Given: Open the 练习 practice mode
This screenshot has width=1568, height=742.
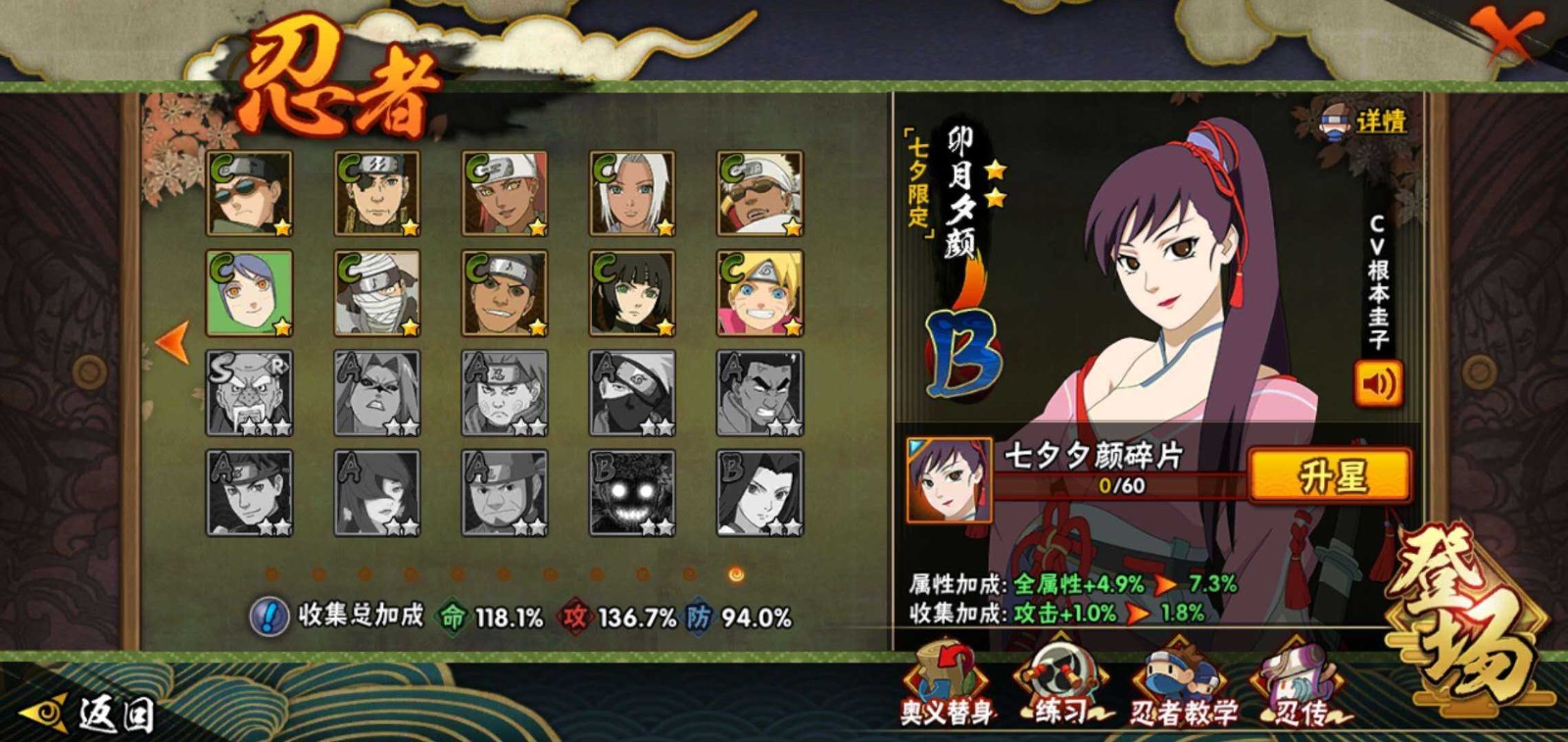Looking at the screenshot, I should [x=1061, y=686].
